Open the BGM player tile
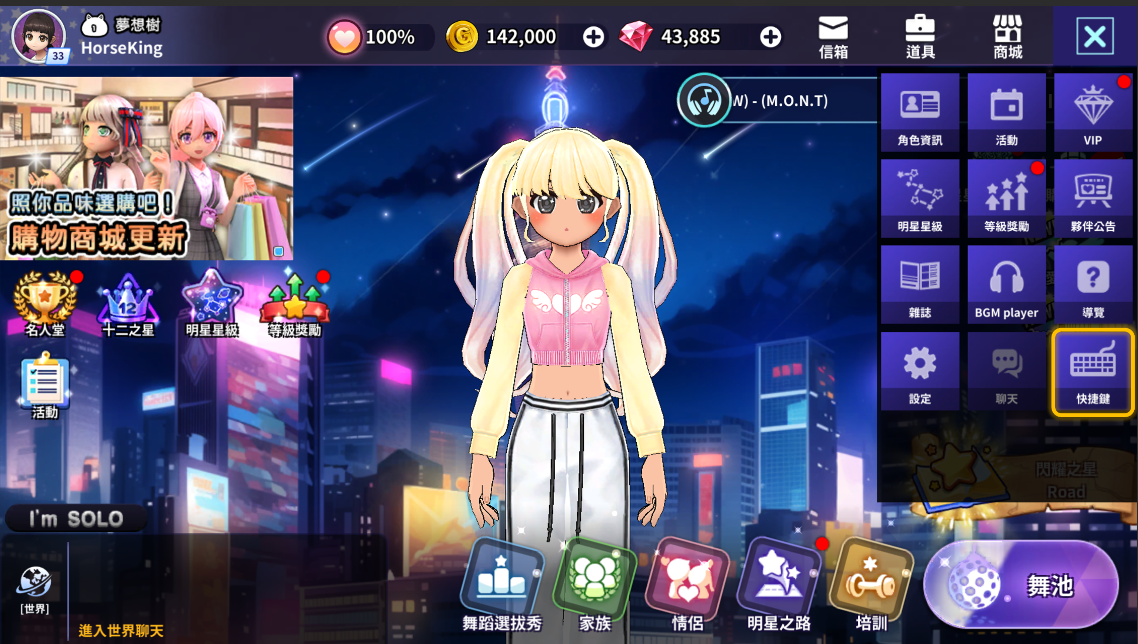1138x644 pixels. [1006, 285]
